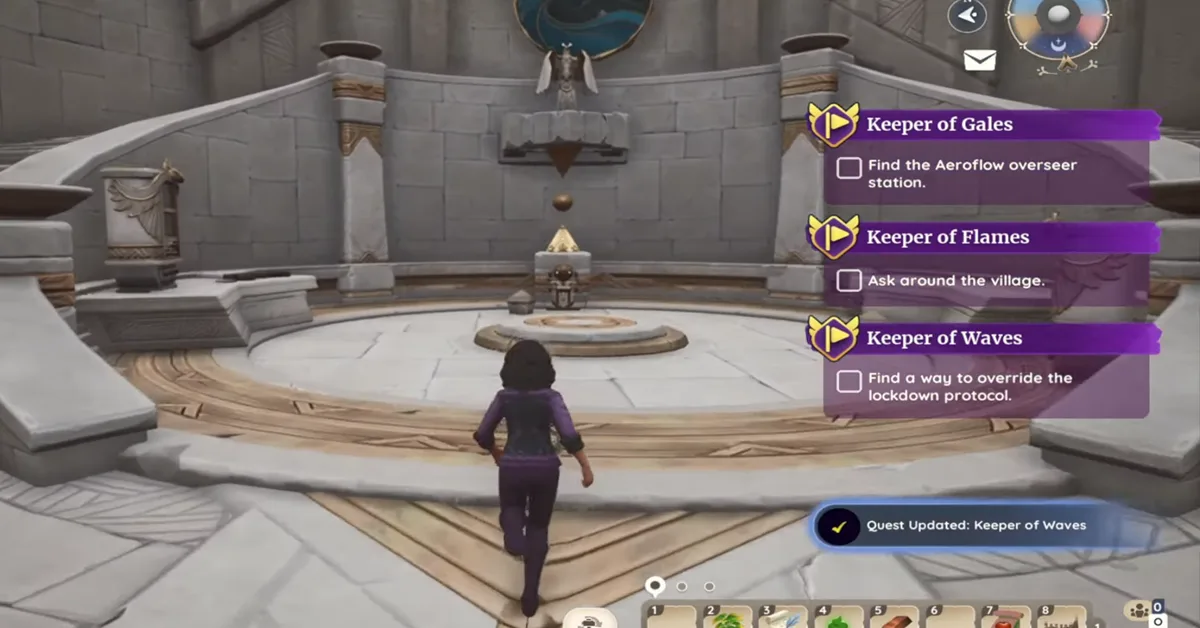Screen dimensions: 1200x628
Task: Open the Keeper of Waves quest entry
Action: (x=943, y=338)
